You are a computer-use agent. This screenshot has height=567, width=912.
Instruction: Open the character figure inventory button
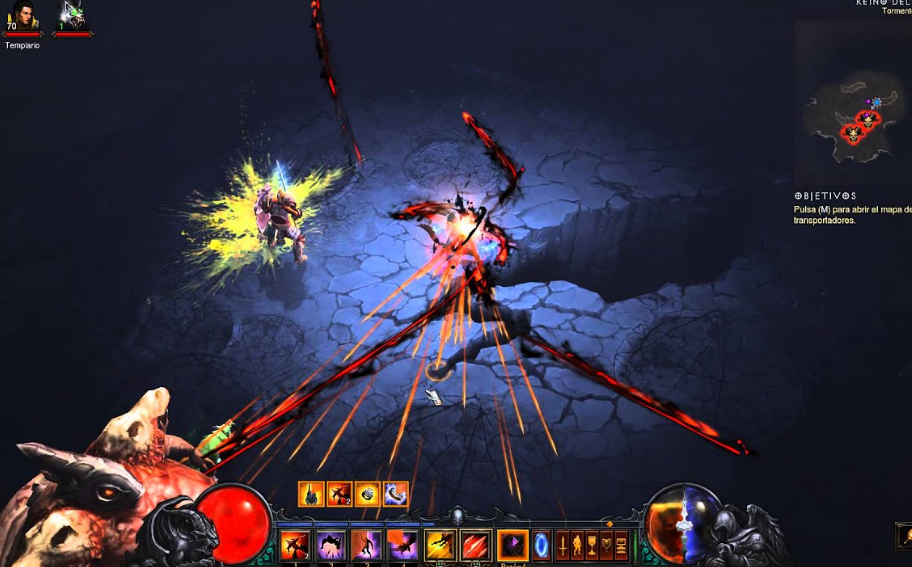(577, 546)
